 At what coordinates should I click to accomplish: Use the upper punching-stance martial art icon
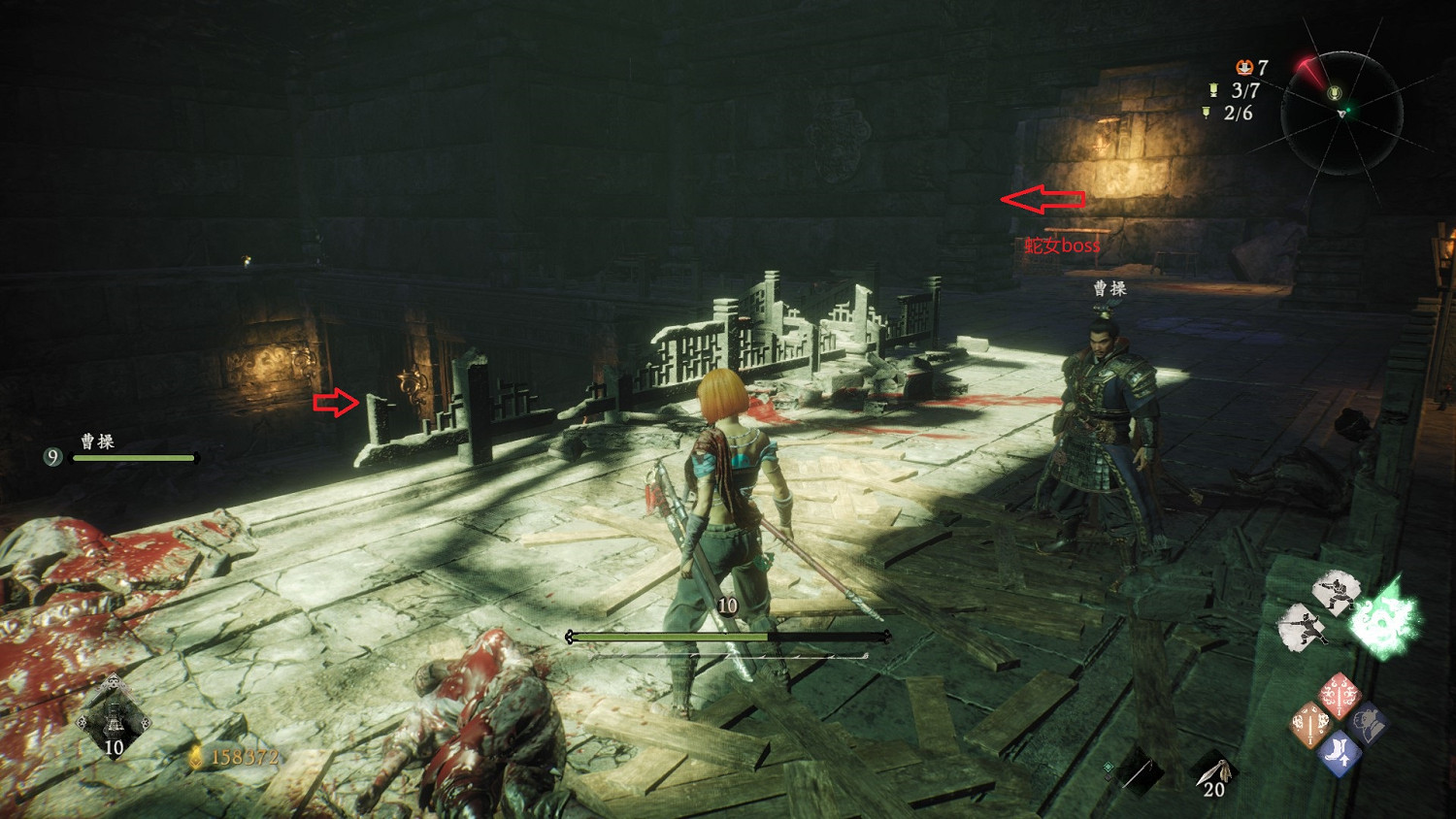coord(1335,591)
